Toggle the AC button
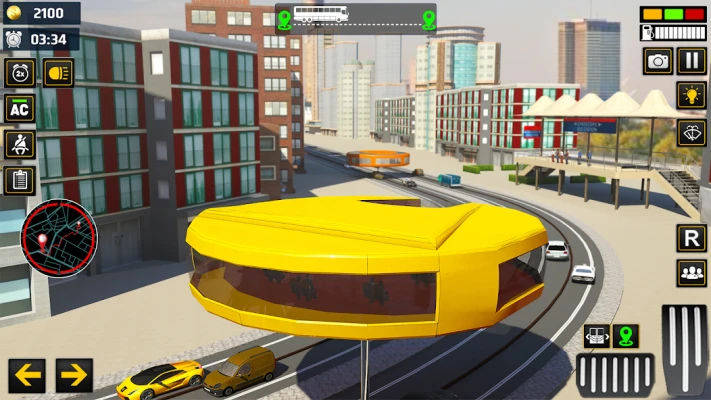 (20, 108)
